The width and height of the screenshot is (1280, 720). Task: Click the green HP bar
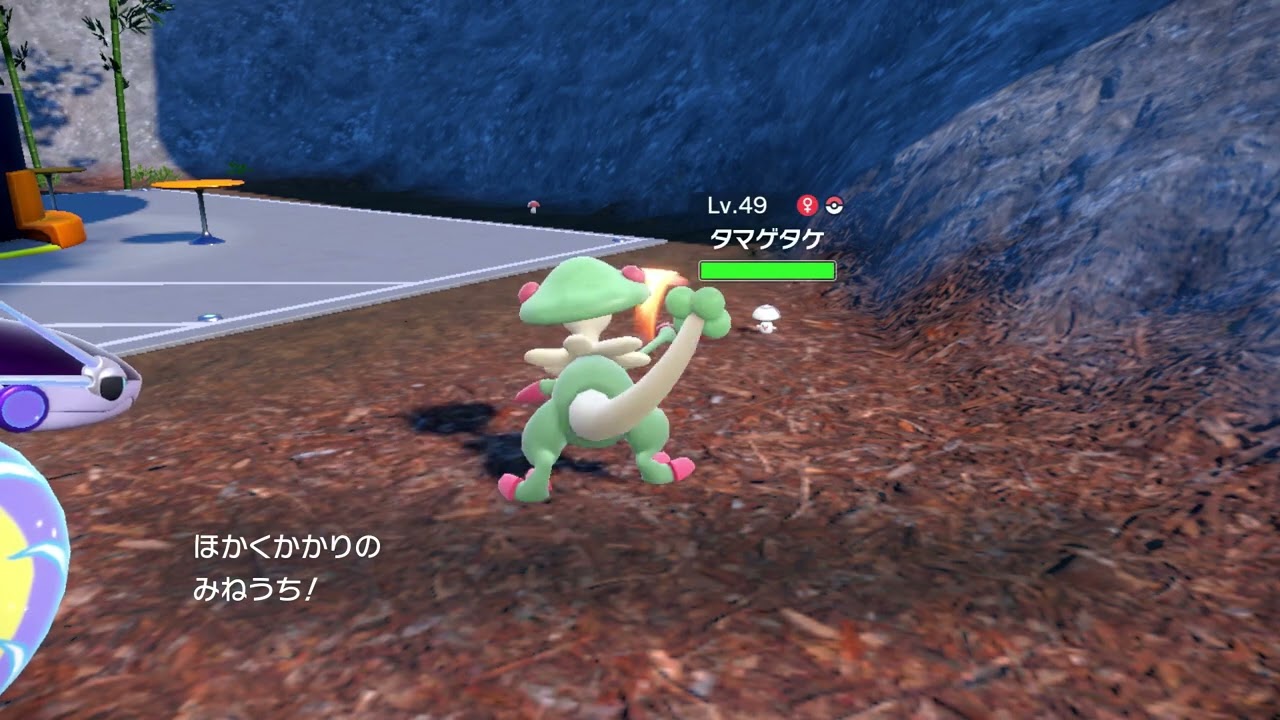(767, 269)
